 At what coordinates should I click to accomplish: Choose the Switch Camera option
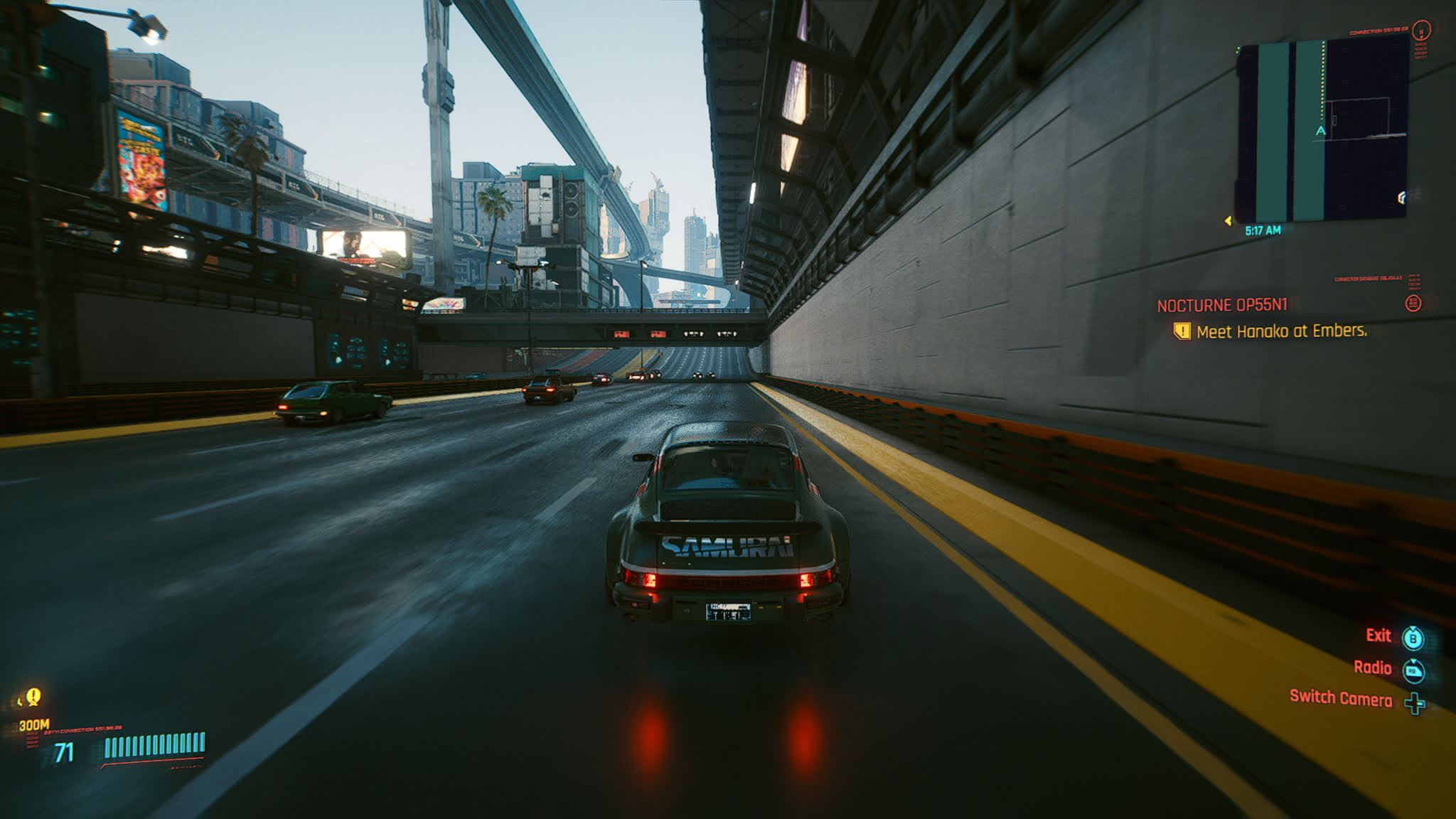point(1340,698)
